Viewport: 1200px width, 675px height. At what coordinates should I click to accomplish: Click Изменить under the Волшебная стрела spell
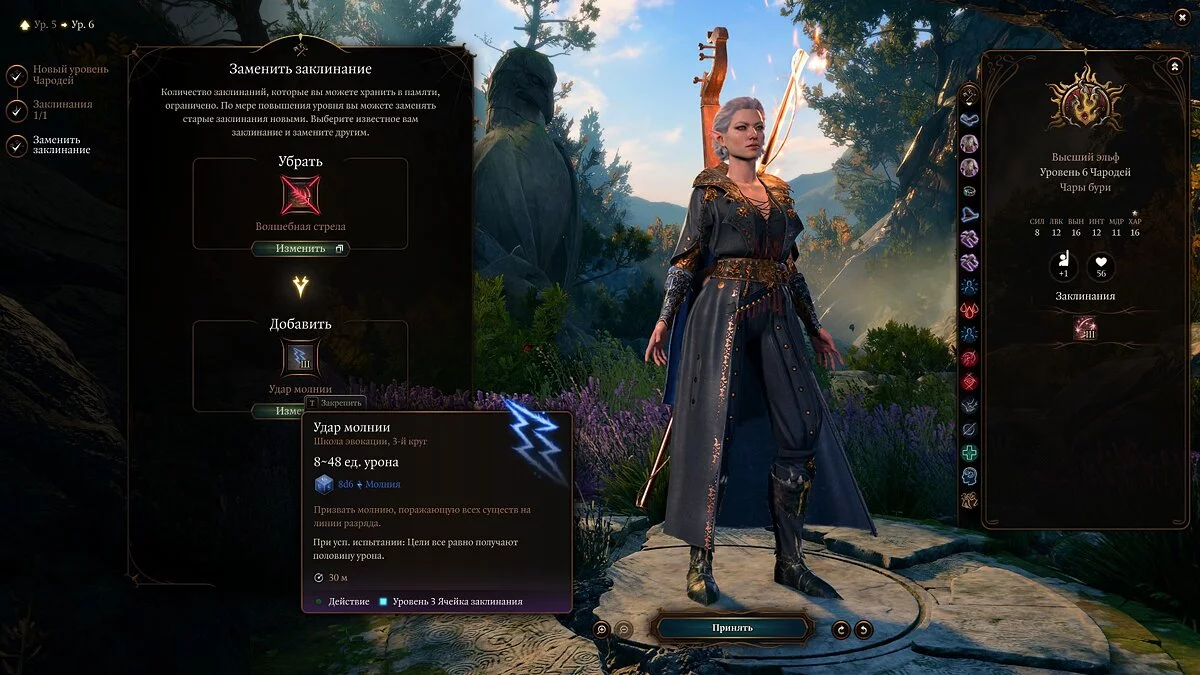[x=300, y=249]
